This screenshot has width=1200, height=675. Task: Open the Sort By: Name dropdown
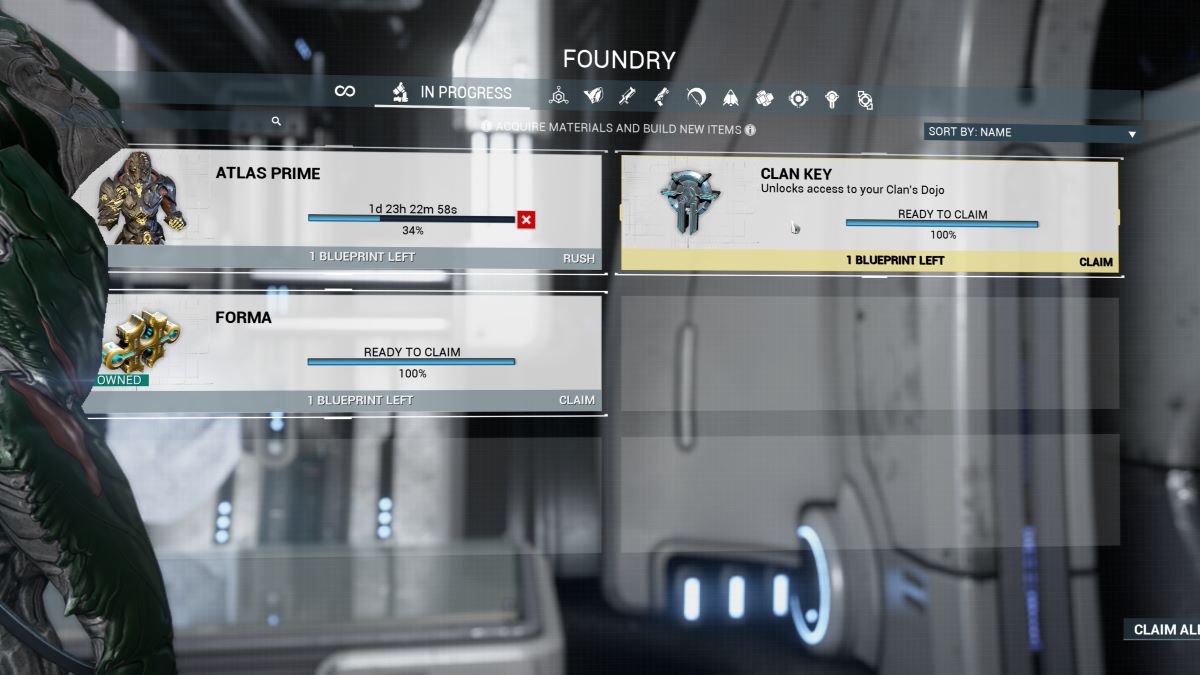(1031, 132)
